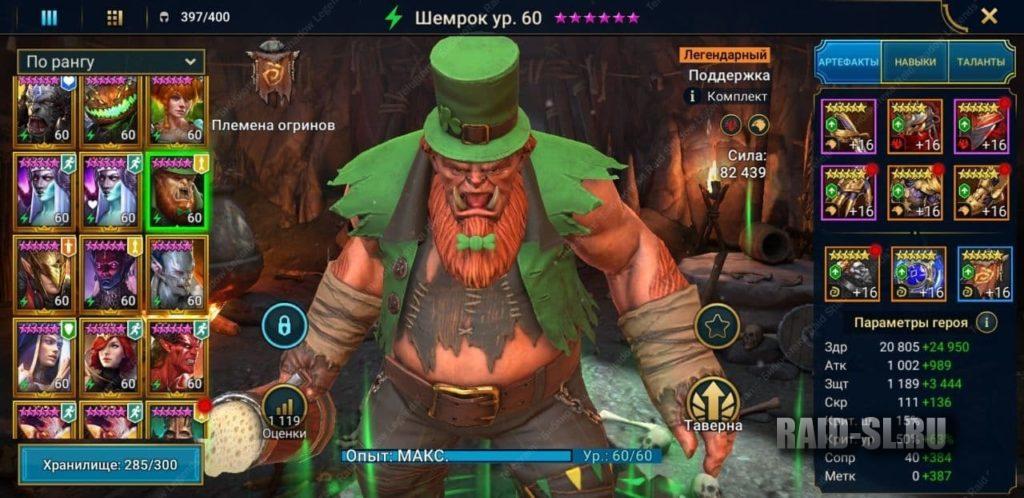Mark champion as favorite with the star button
This screenshot has height=498, width=1024.
click(x=717, y=326)
